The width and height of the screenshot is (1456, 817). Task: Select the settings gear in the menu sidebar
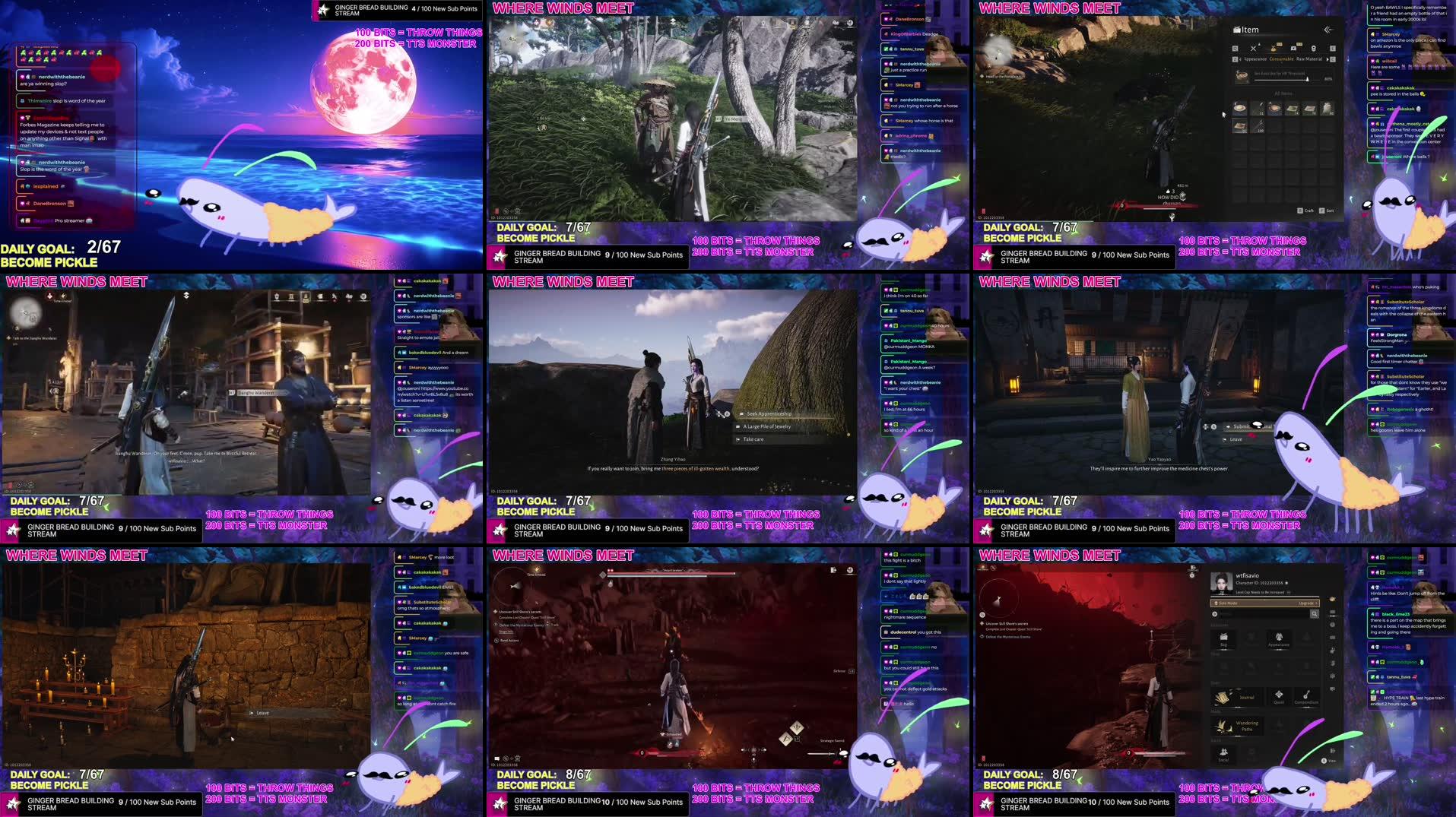click(x=1333, y=676)
